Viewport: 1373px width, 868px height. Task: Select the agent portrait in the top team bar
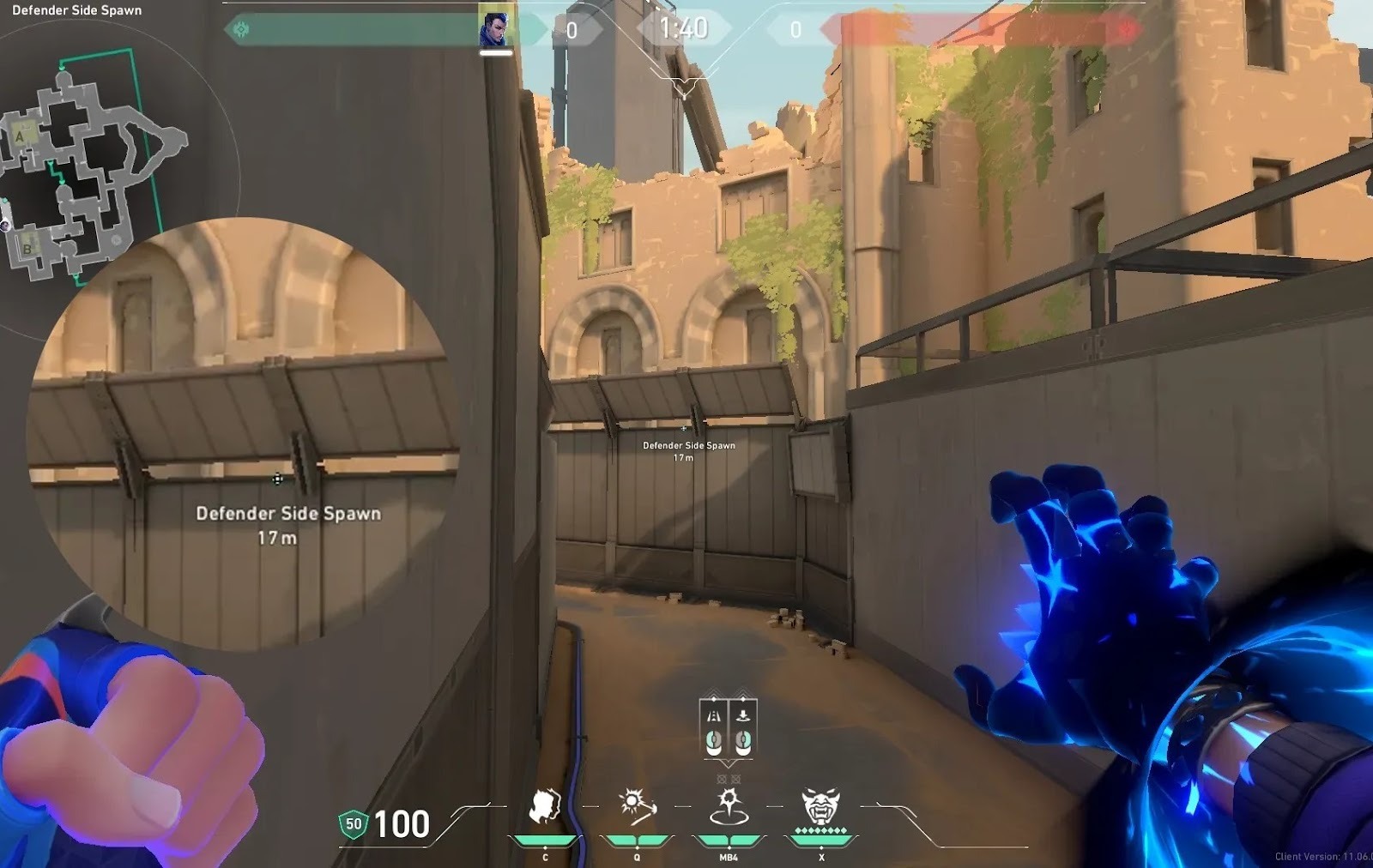pyautogui.click(x=495, y=30)
